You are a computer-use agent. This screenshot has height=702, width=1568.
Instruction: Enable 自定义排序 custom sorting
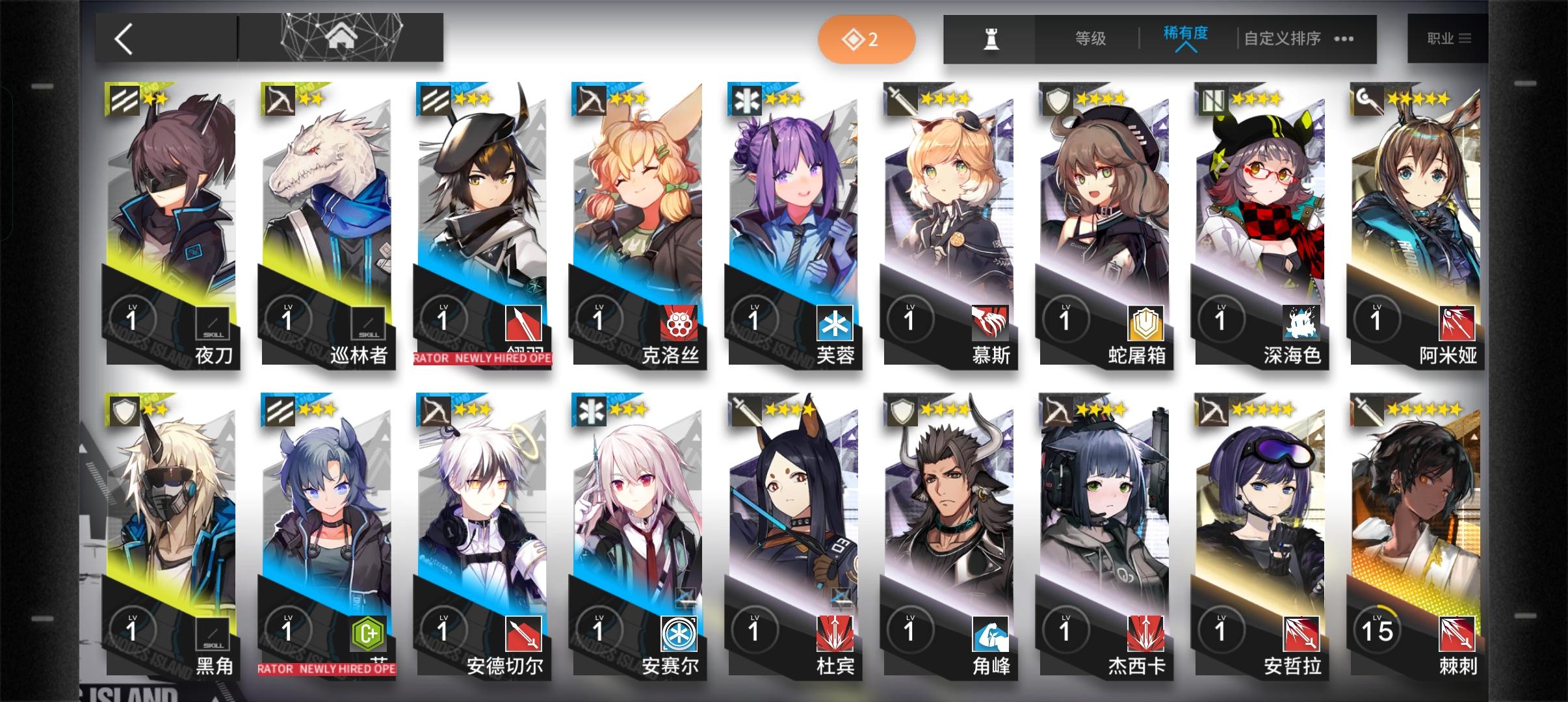[1282, 39]
